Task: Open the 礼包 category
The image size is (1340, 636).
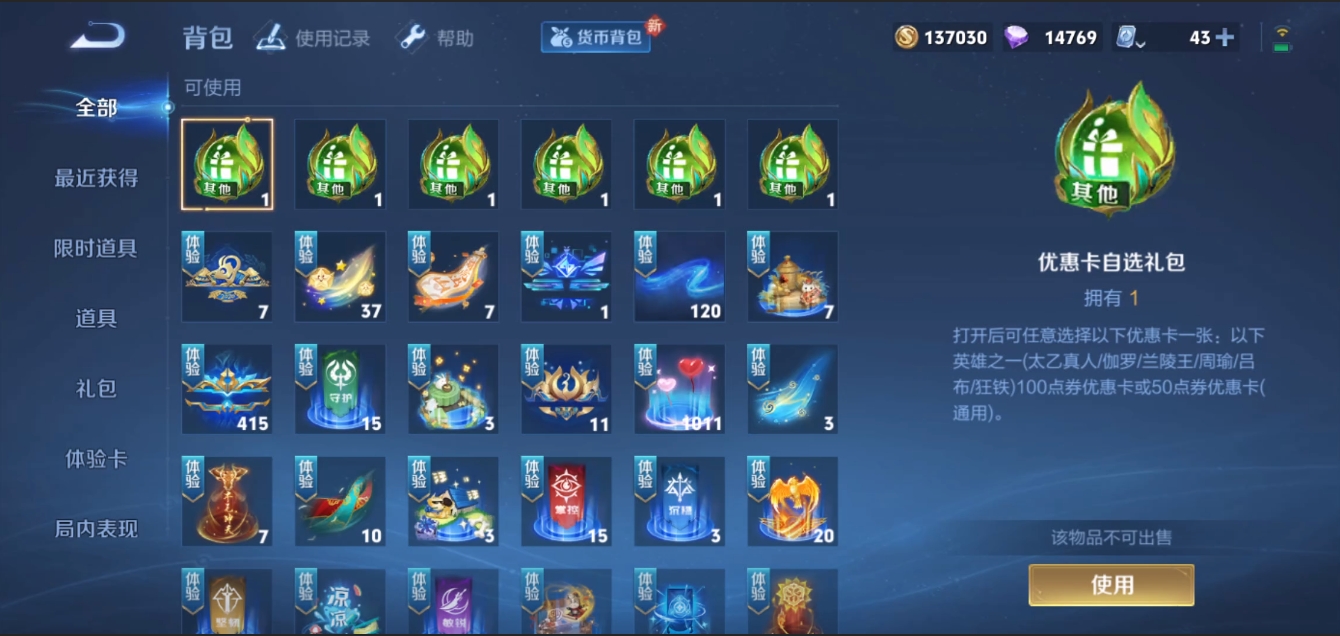Action: tap(96, 388)
